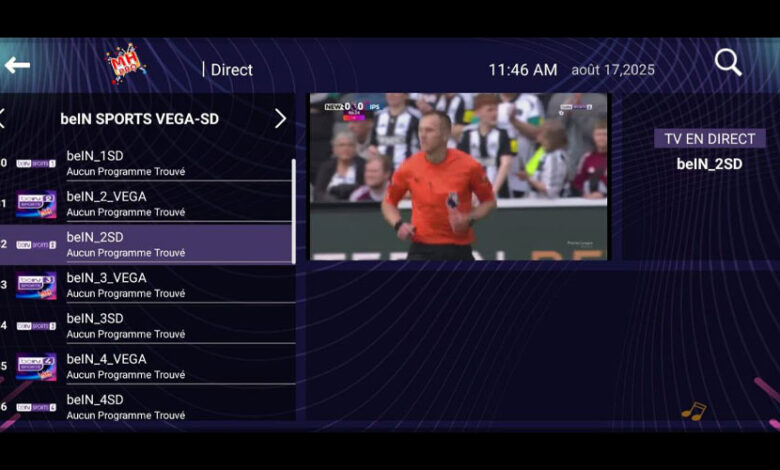Switch to next channel category arrow
The image size is (780, 470).
pyautogui.click(x=280, y=119)
